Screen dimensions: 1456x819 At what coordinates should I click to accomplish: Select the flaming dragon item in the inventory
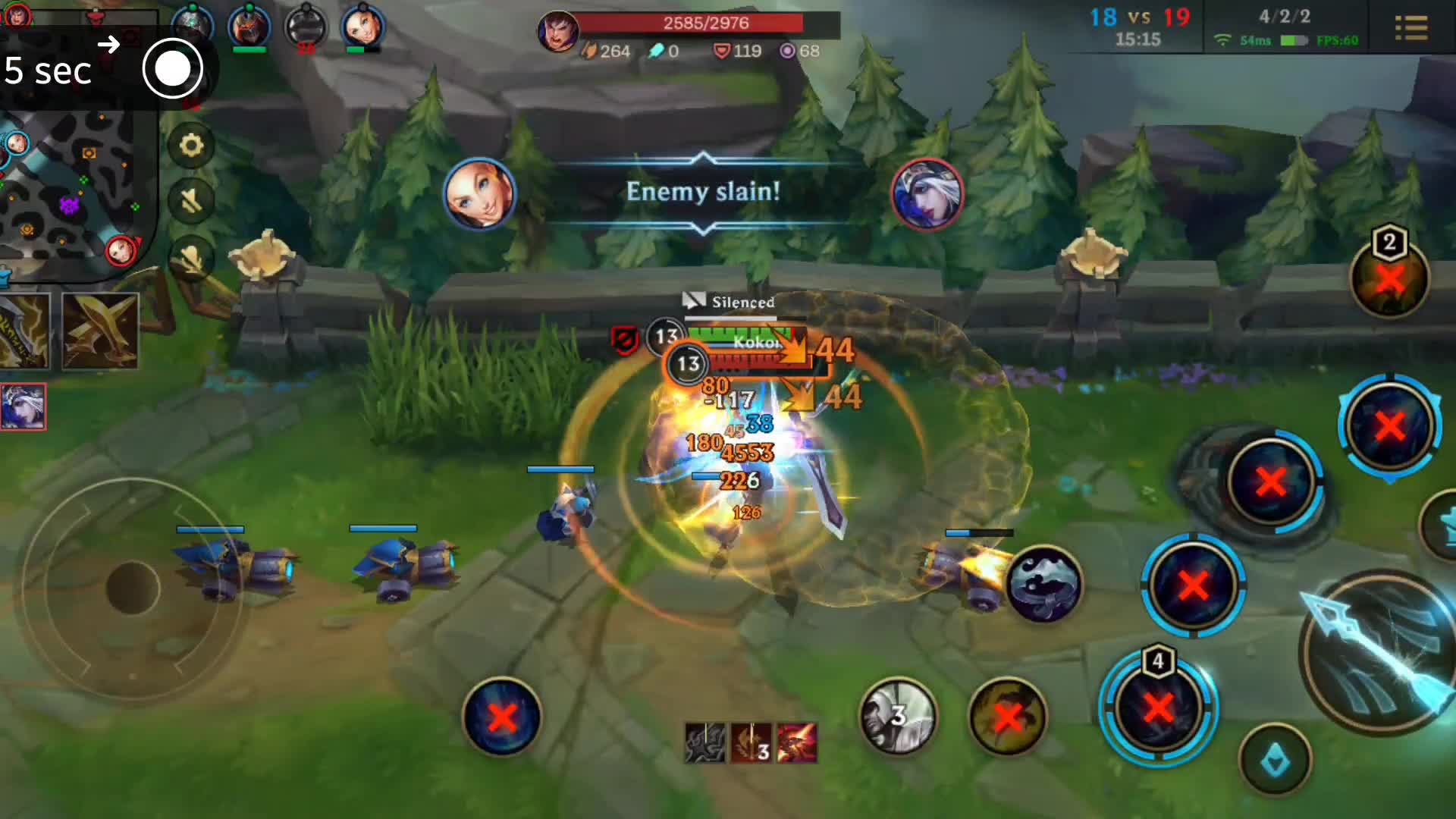click(x=796, y=743)
